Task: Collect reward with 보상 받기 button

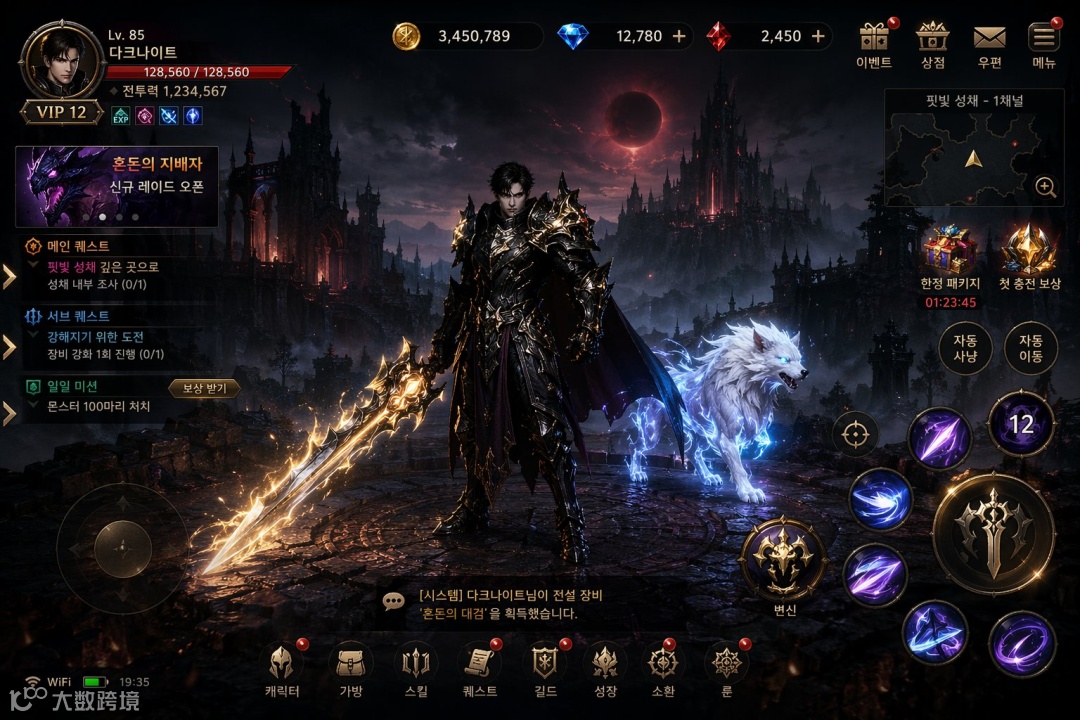Action: [x=204, y=388]
